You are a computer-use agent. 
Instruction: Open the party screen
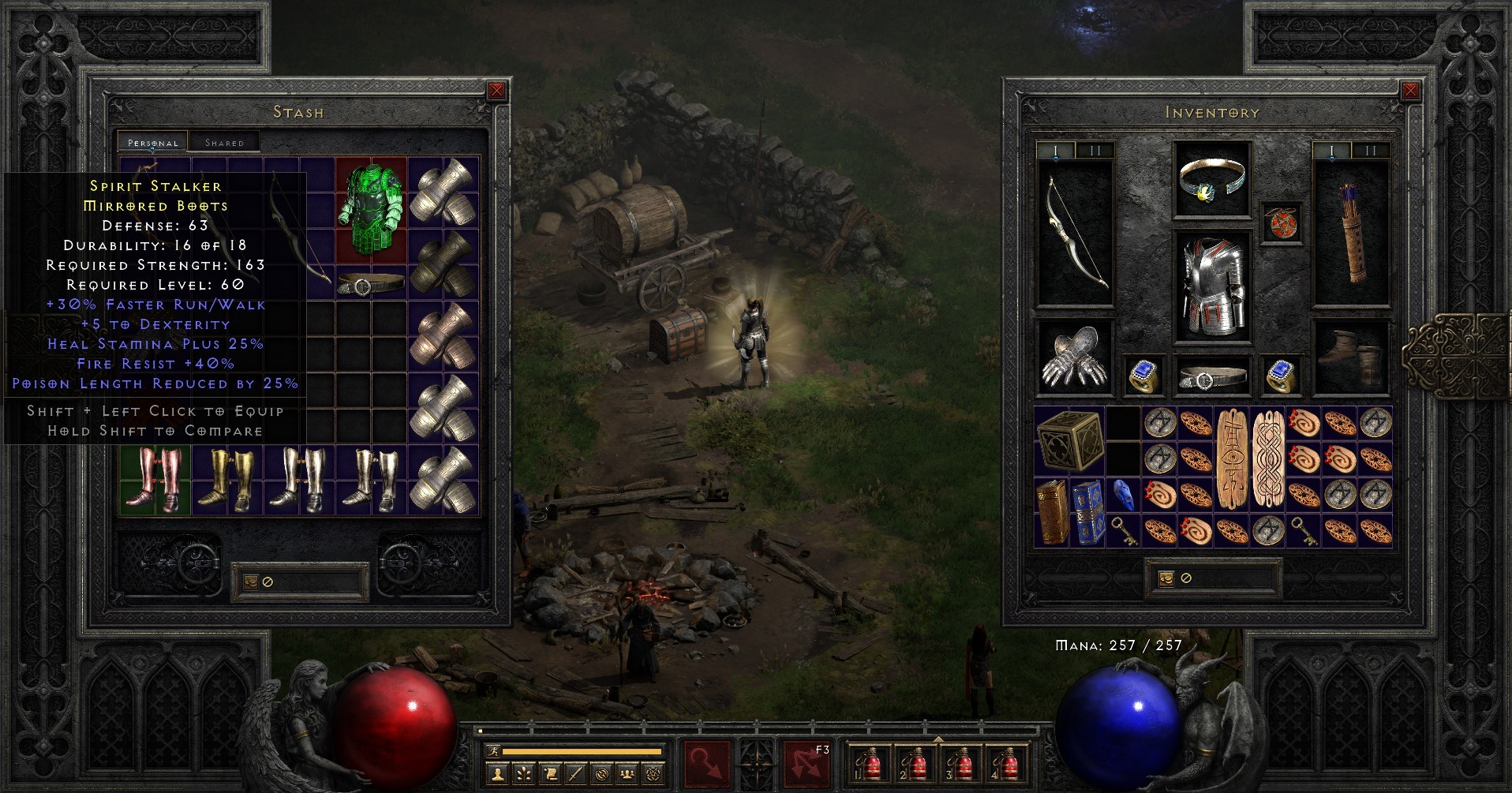tap(627, 774)
